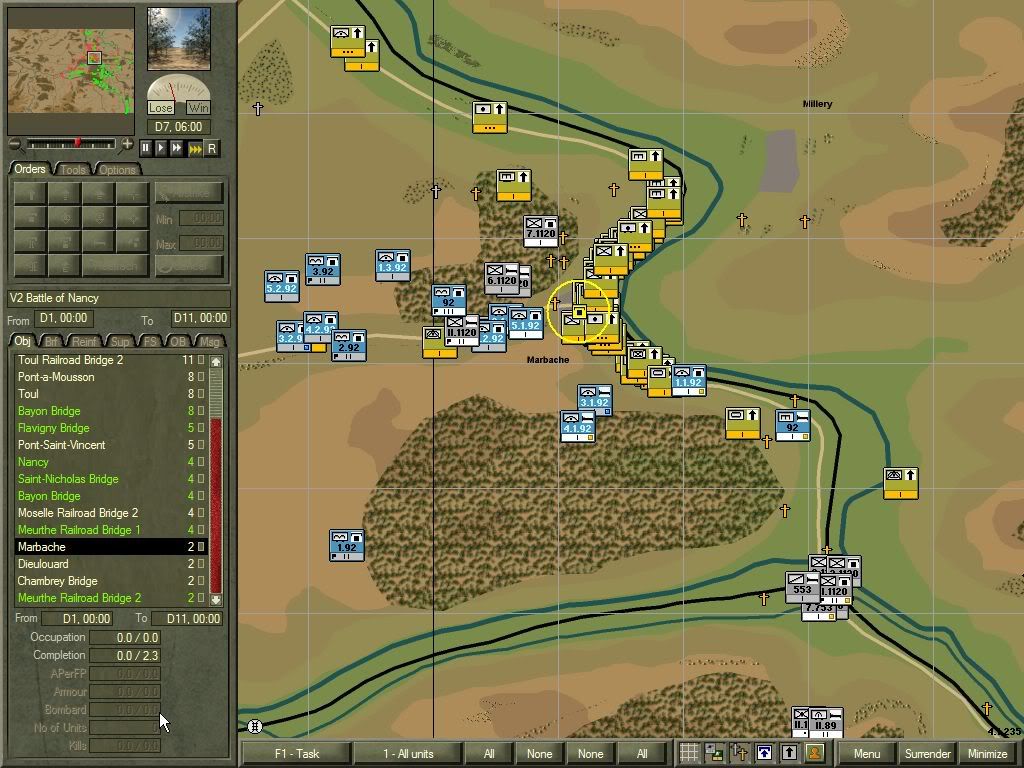Viewport: 1024px width, 768px height.
Task: Open the Options tab
Action: click(x=117, y=169)
